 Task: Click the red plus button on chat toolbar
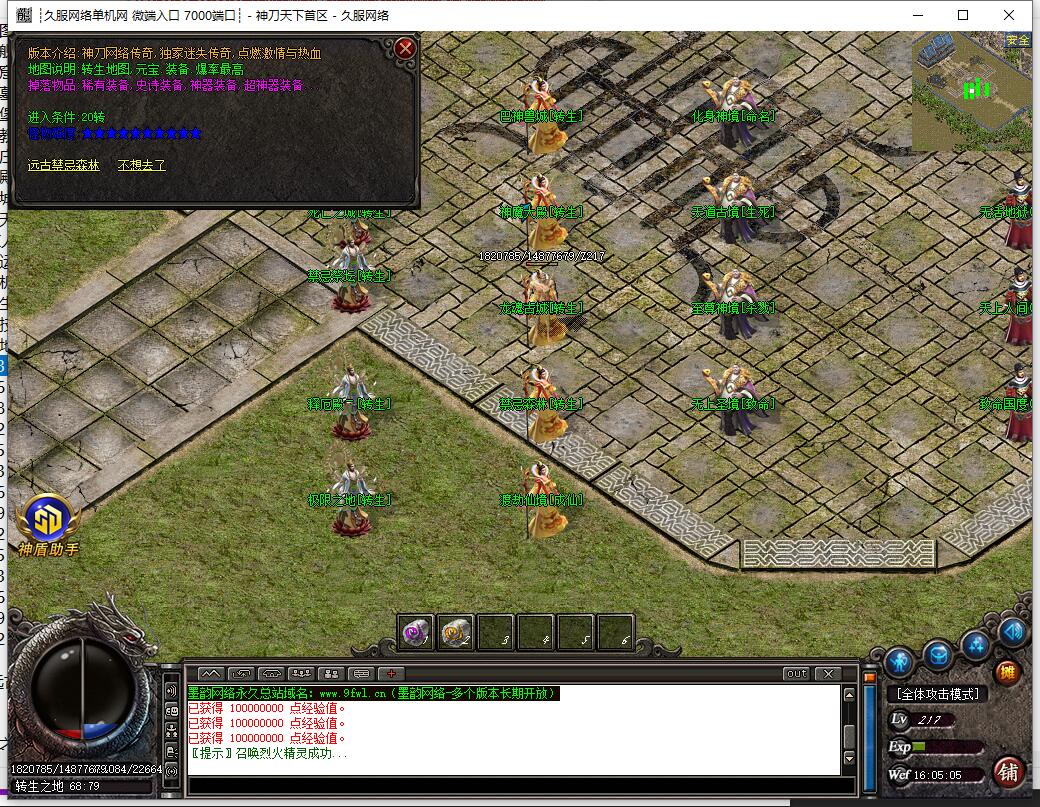391,674
